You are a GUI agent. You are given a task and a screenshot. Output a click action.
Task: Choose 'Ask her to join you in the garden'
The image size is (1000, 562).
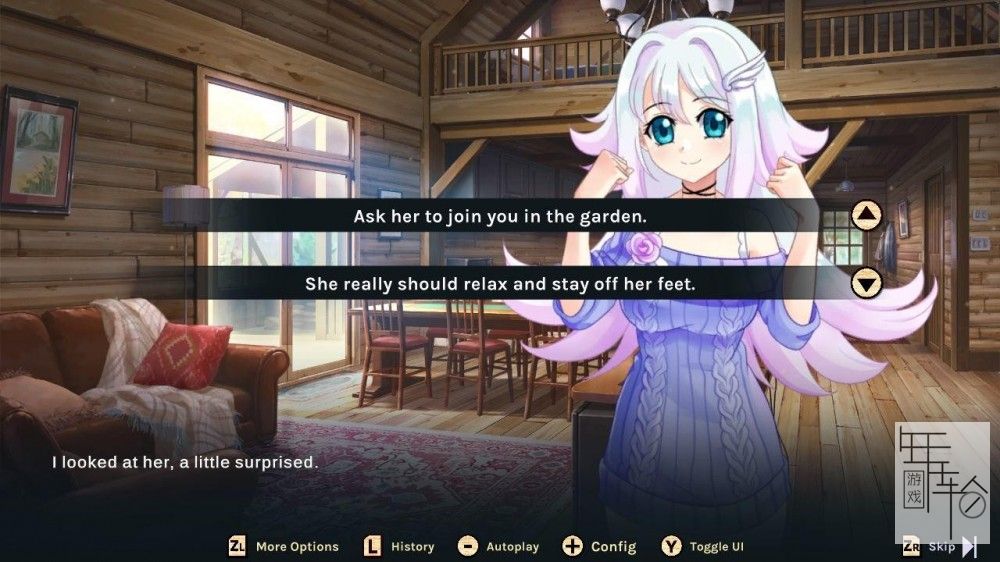[500, 215]
